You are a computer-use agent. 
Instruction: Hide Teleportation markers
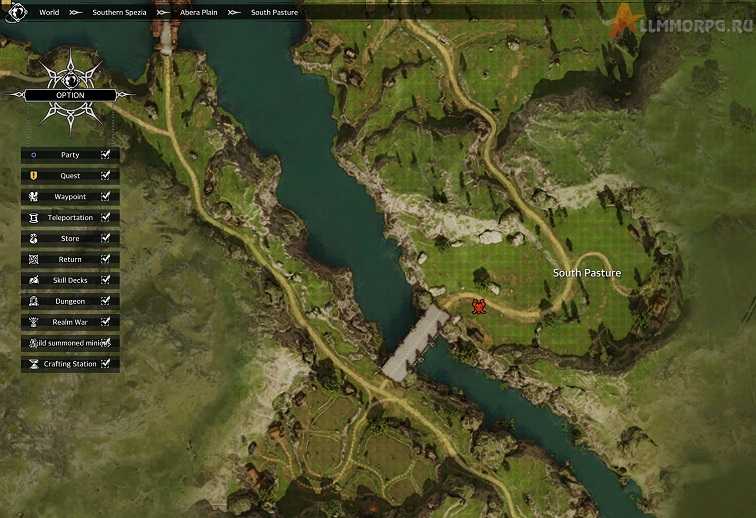(x=105, y=218)
